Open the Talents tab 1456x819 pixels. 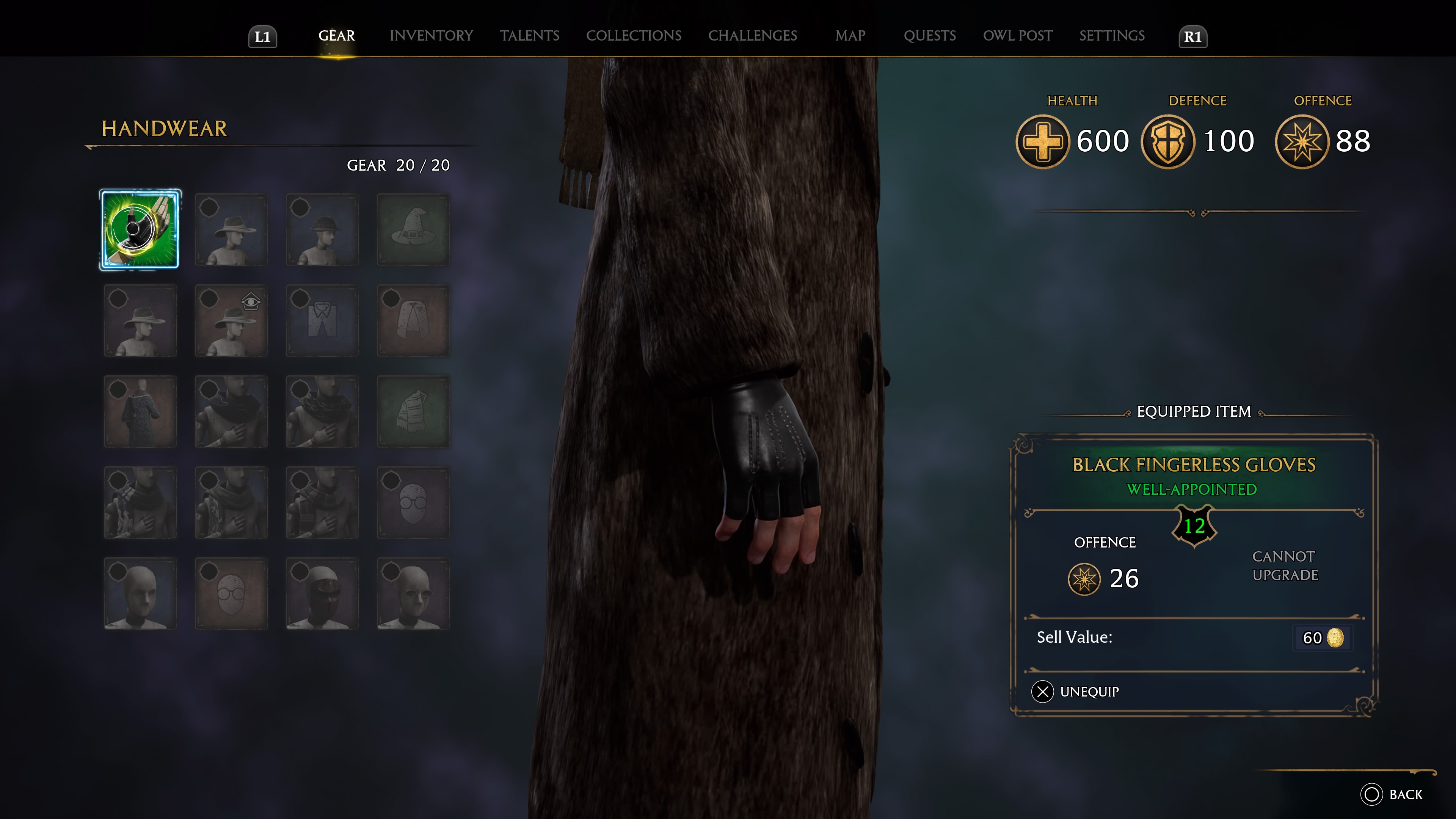pos(530,36)
